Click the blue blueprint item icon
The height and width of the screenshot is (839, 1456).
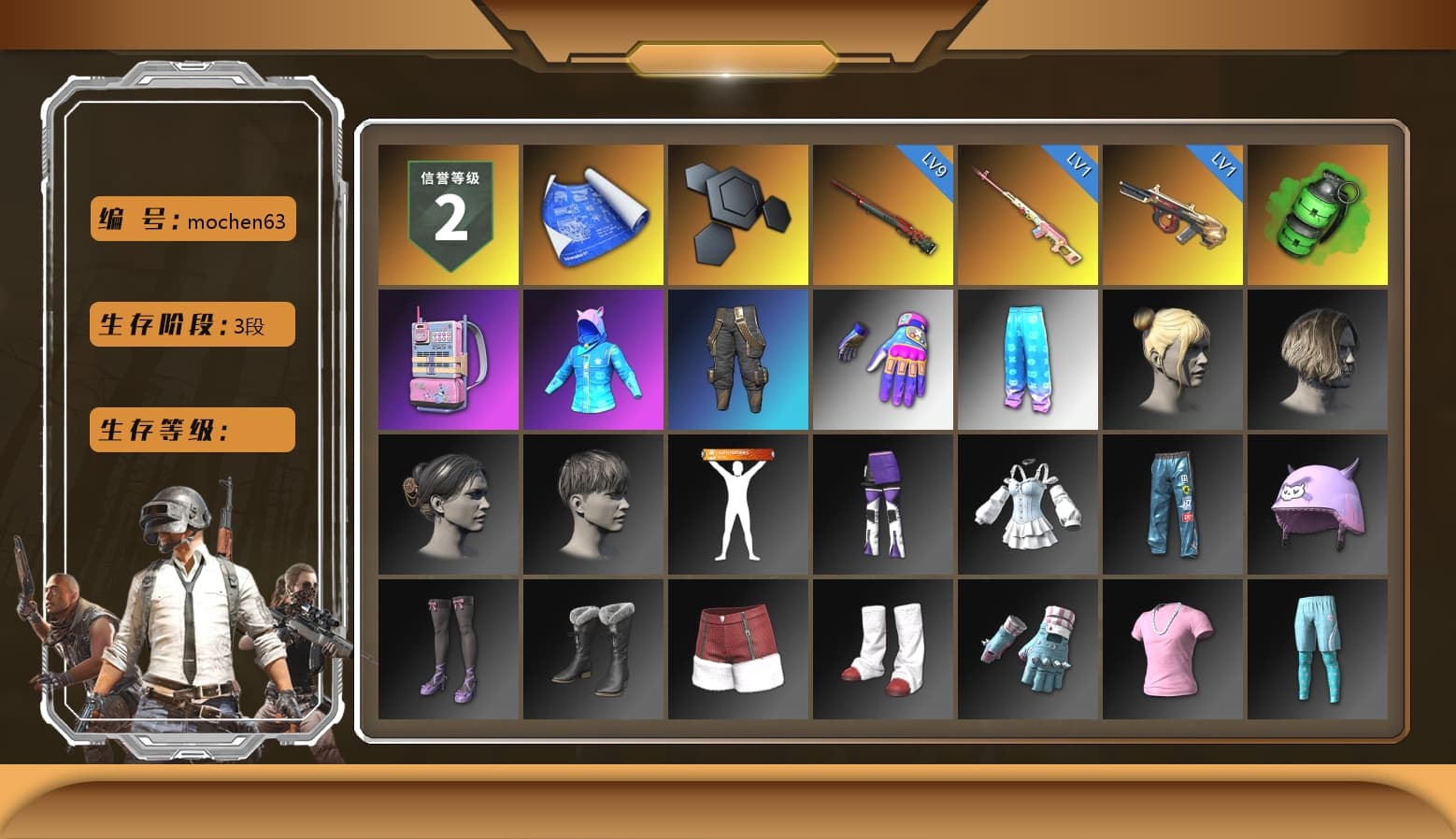tap(592, 212)
